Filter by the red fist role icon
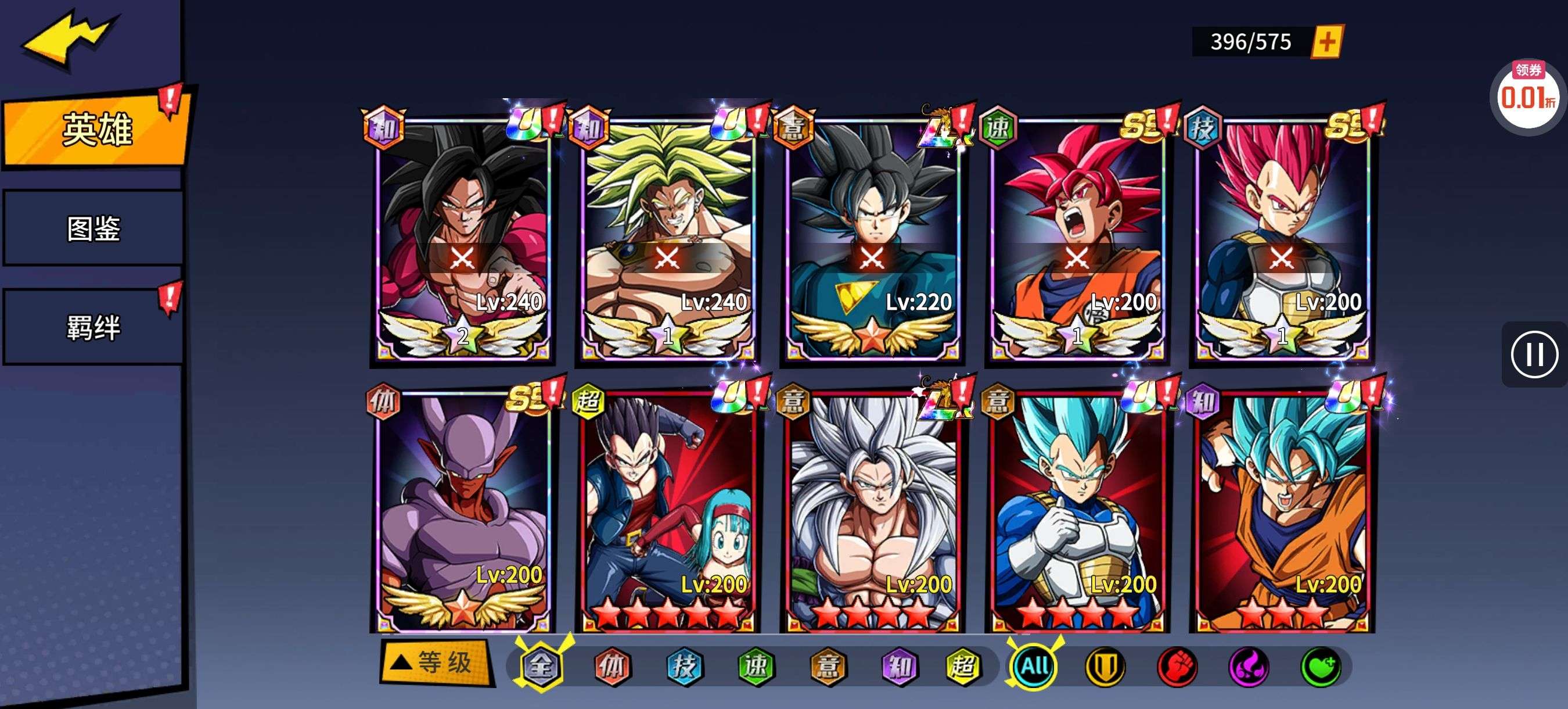The image size is (1568, 709). coord(1177,667)
